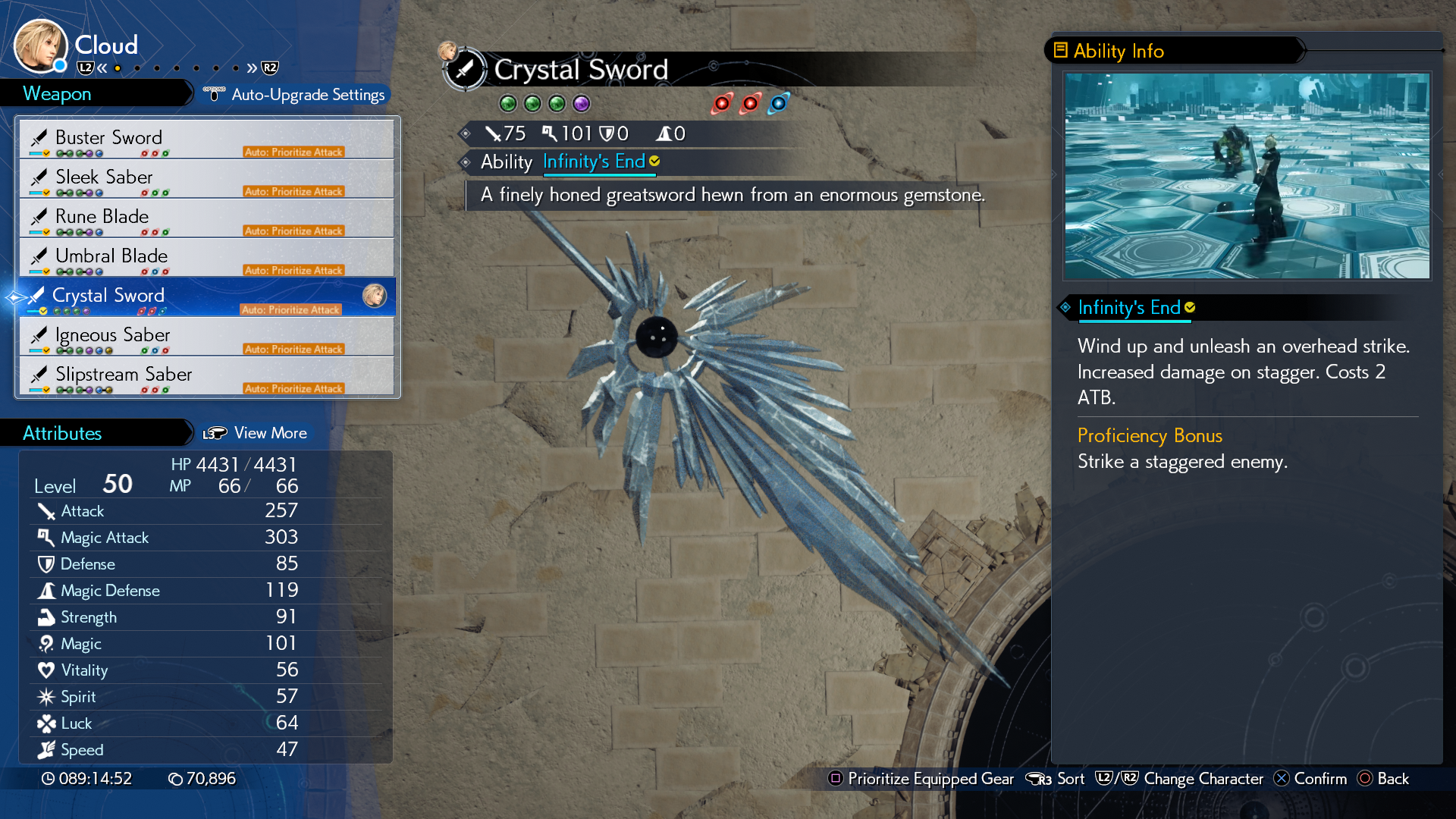Click the gil currency icon near playtime
The width and height of the screenshot is (1456, 819).
[173, 778]
